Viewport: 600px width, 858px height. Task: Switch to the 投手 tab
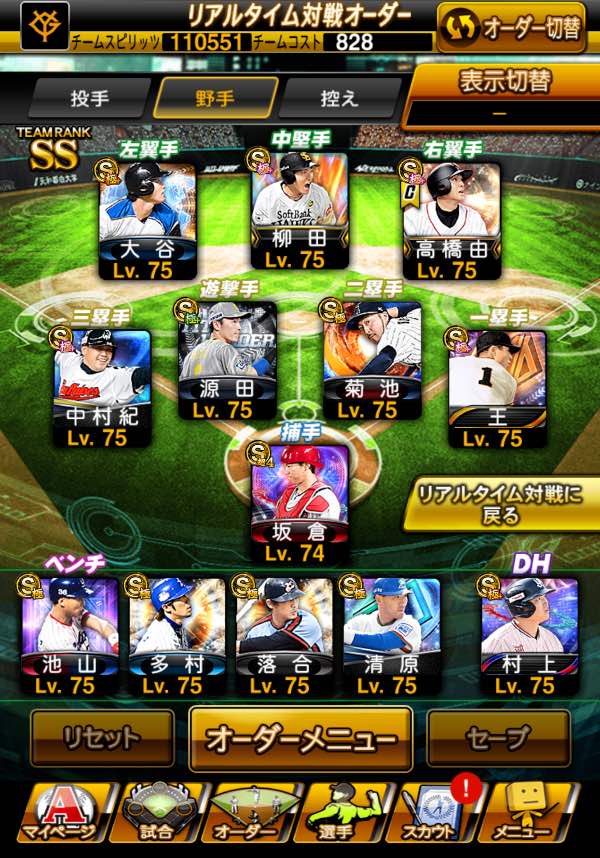click(90, 99)
